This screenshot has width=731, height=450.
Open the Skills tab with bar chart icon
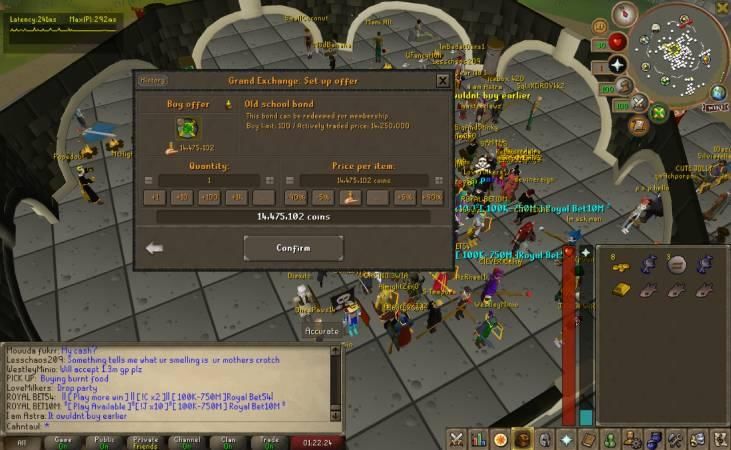coord(478,439)
